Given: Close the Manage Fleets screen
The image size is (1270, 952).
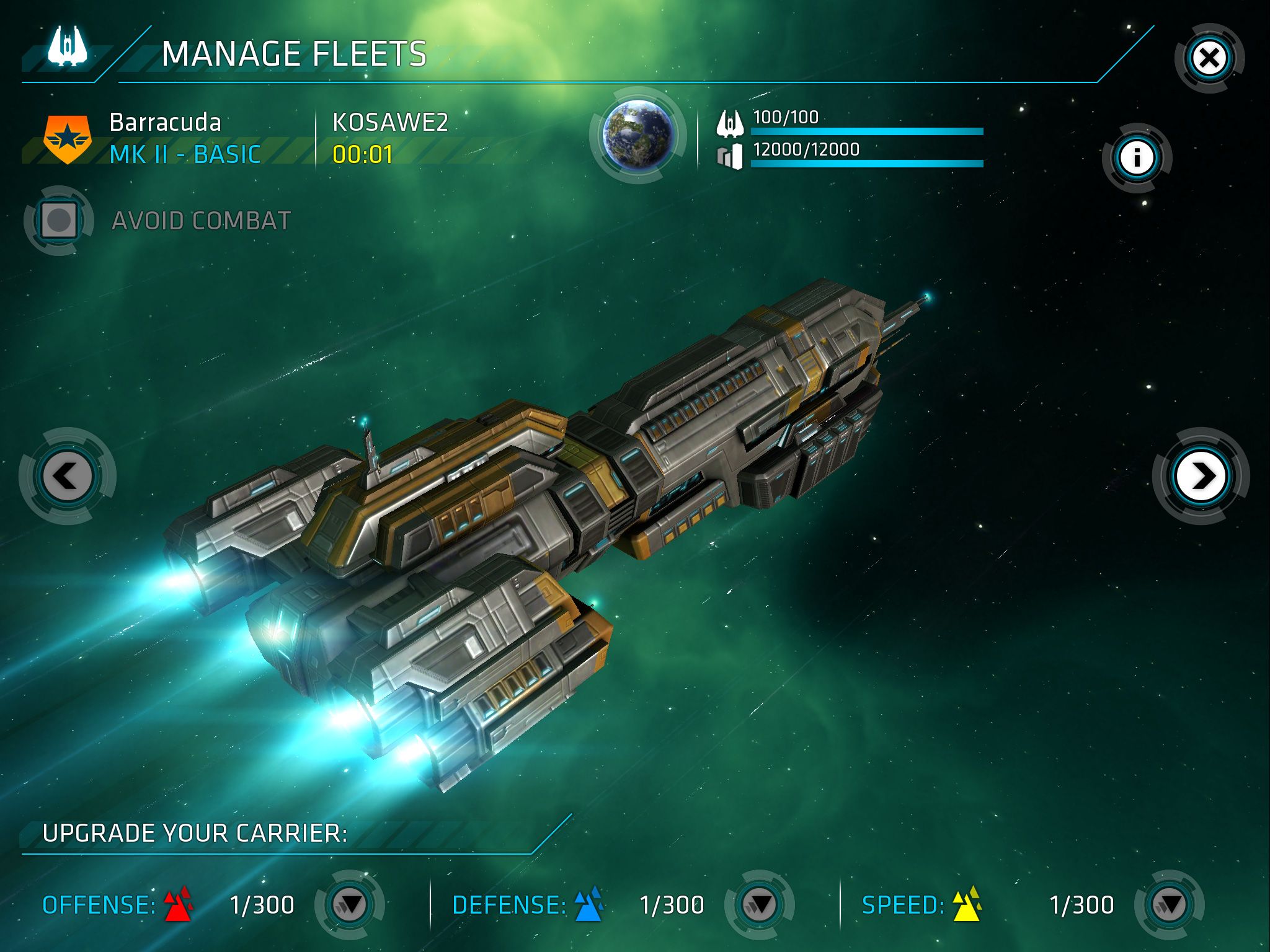Looking at the screenshot, I should (1209, 59).
